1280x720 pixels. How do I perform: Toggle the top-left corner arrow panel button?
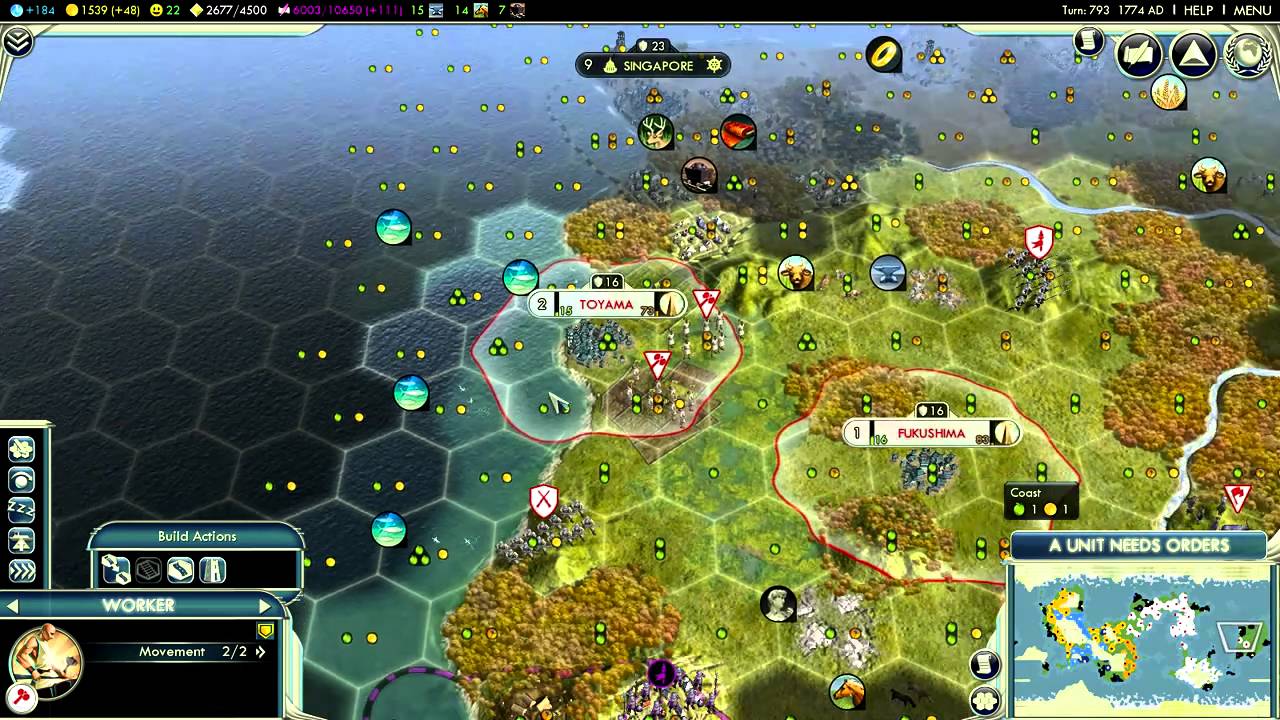pyautogui.click(x=18, y=41)
